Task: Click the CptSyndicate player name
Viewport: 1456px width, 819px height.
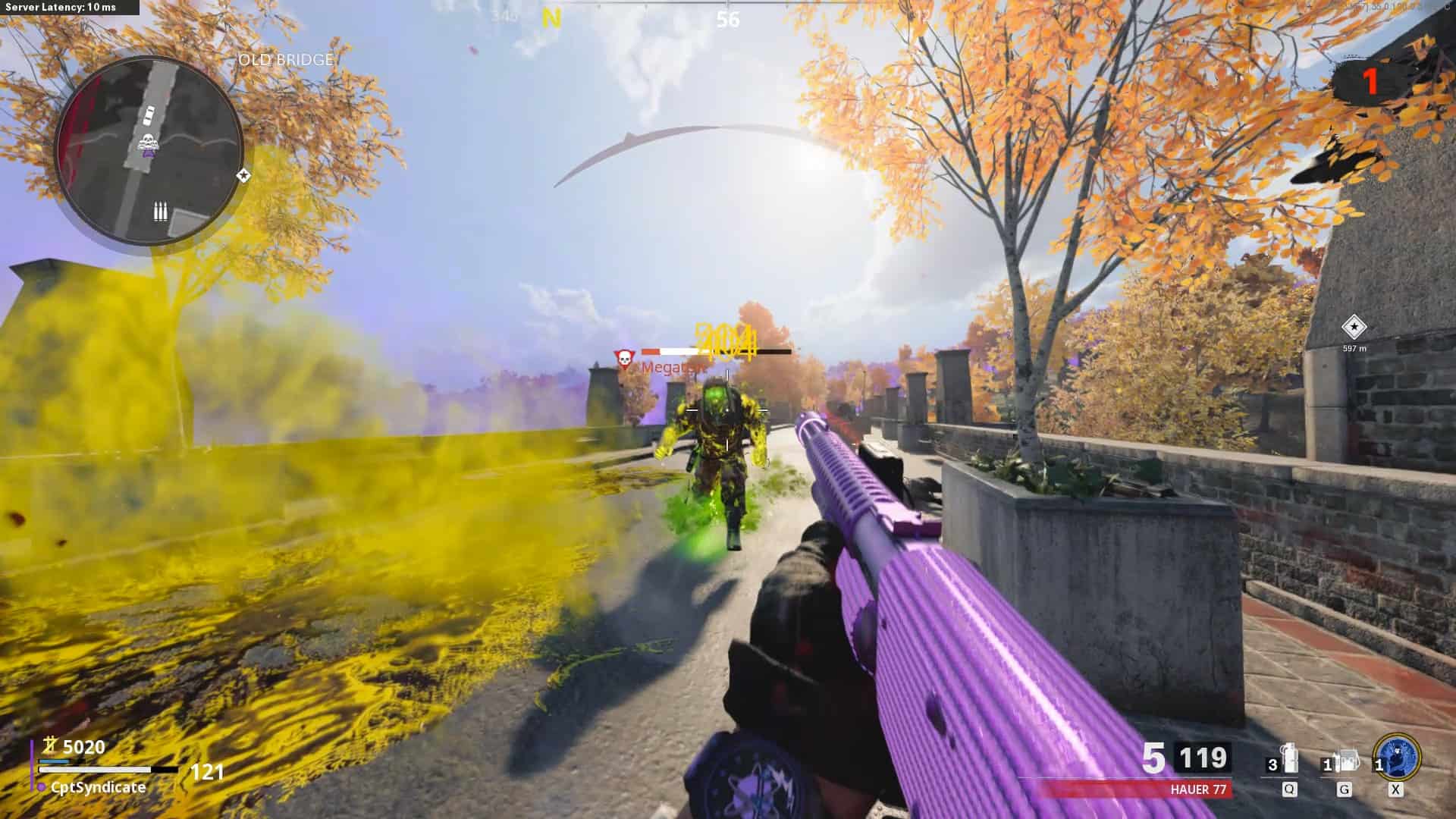Action: (x=98, y=788)
